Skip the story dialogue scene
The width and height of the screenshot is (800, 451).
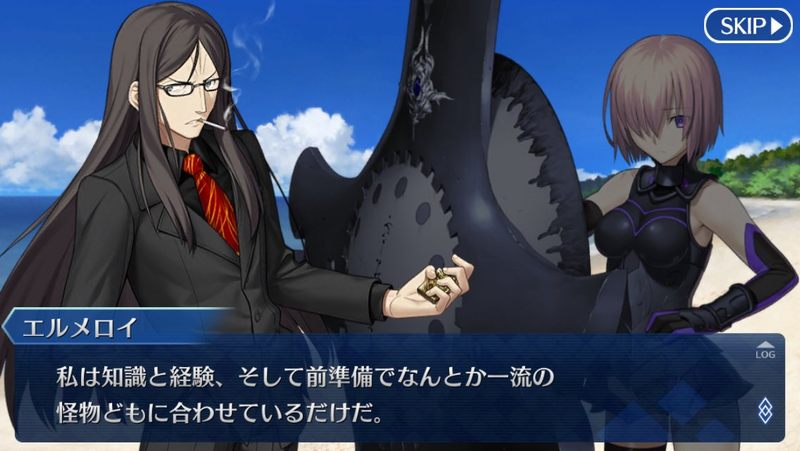(747, 25)
